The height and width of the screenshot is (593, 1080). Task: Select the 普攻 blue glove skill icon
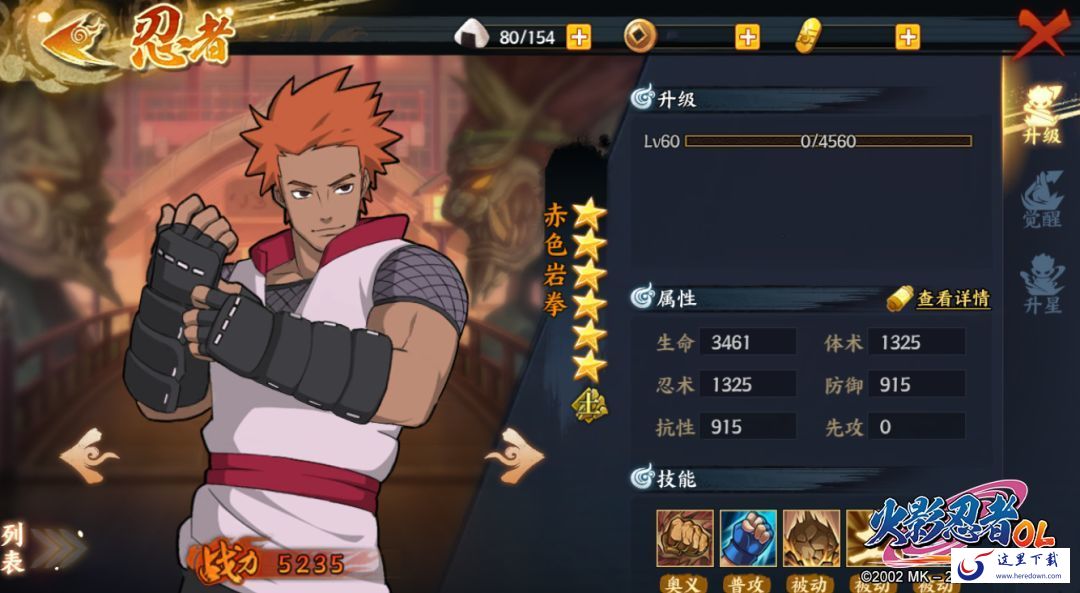coord(748,538)
